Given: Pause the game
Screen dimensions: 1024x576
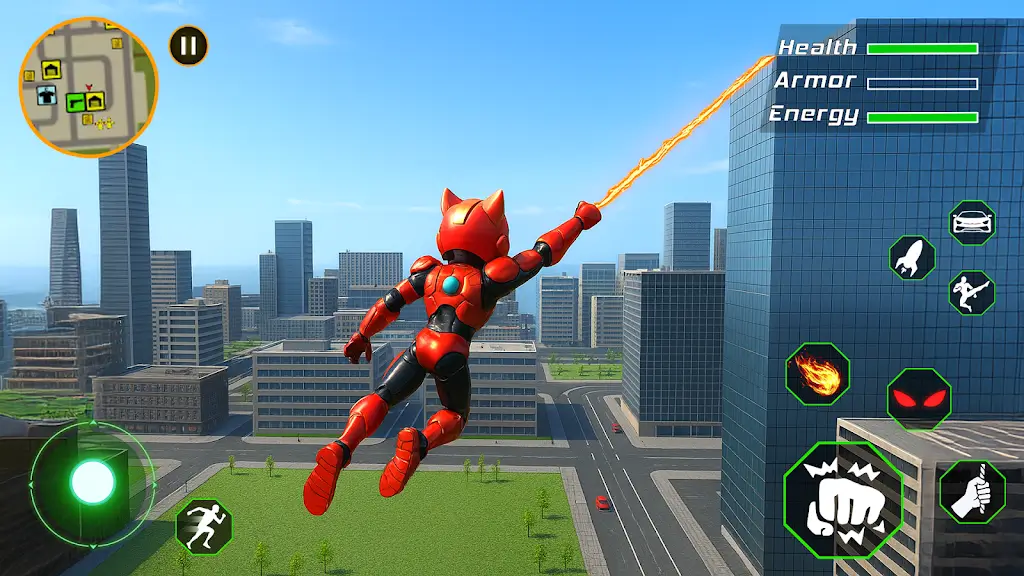Looking at the screenshot, I should [x=188, y=45].
